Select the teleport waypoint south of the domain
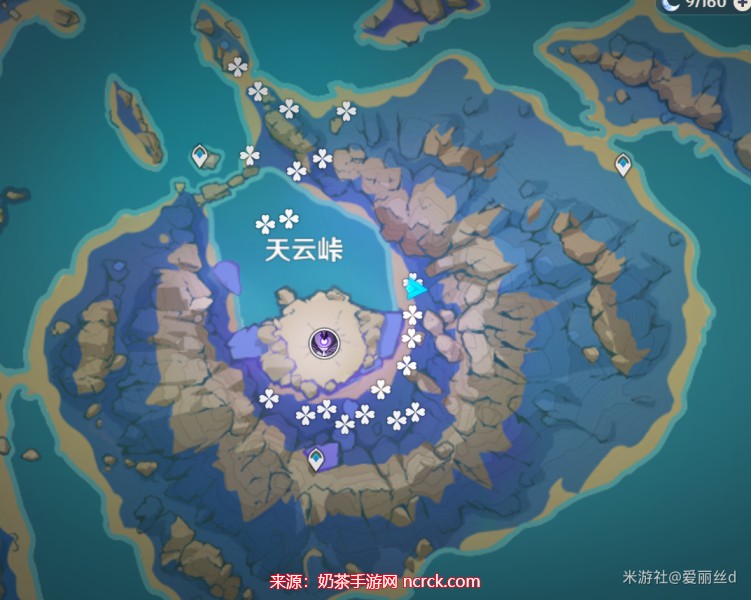The height and width of the screenshot is (600, 751). 316,459
